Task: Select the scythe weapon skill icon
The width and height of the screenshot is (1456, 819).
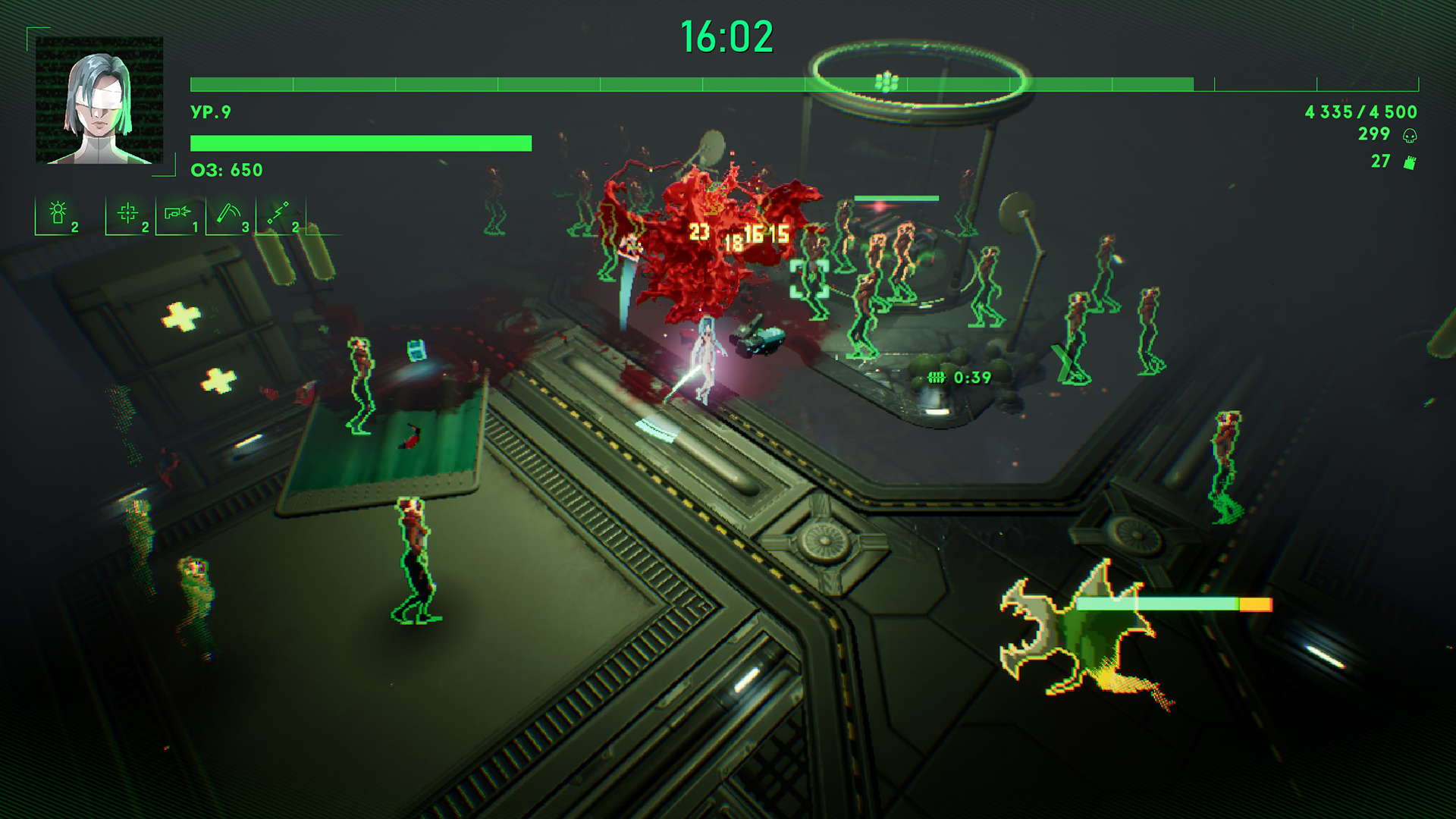Action: 227,213
